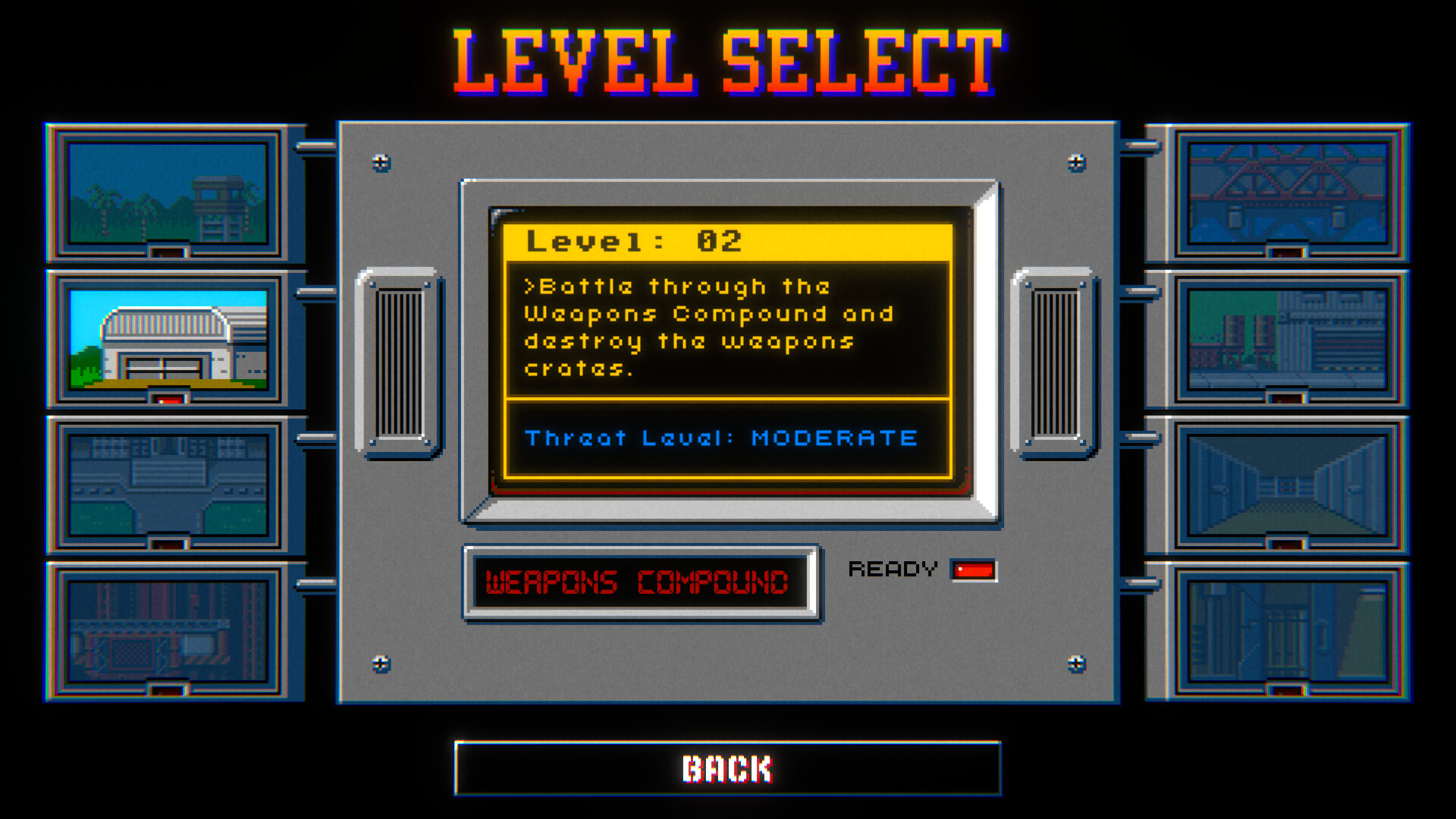Click the right ventilation grille panel
The width and height of the screenshot is (1456, 819).
1057,362
